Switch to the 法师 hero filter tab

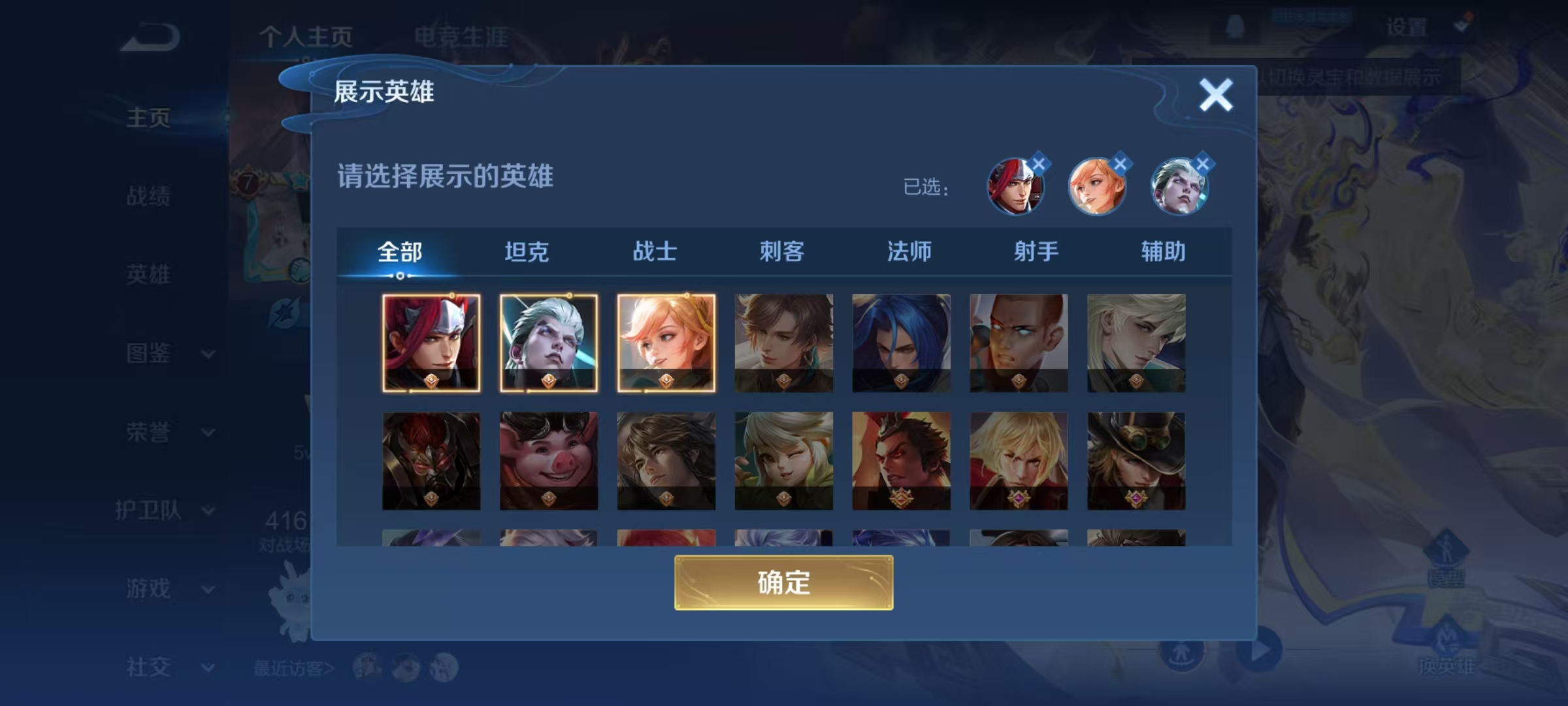[x=911, y=252]
